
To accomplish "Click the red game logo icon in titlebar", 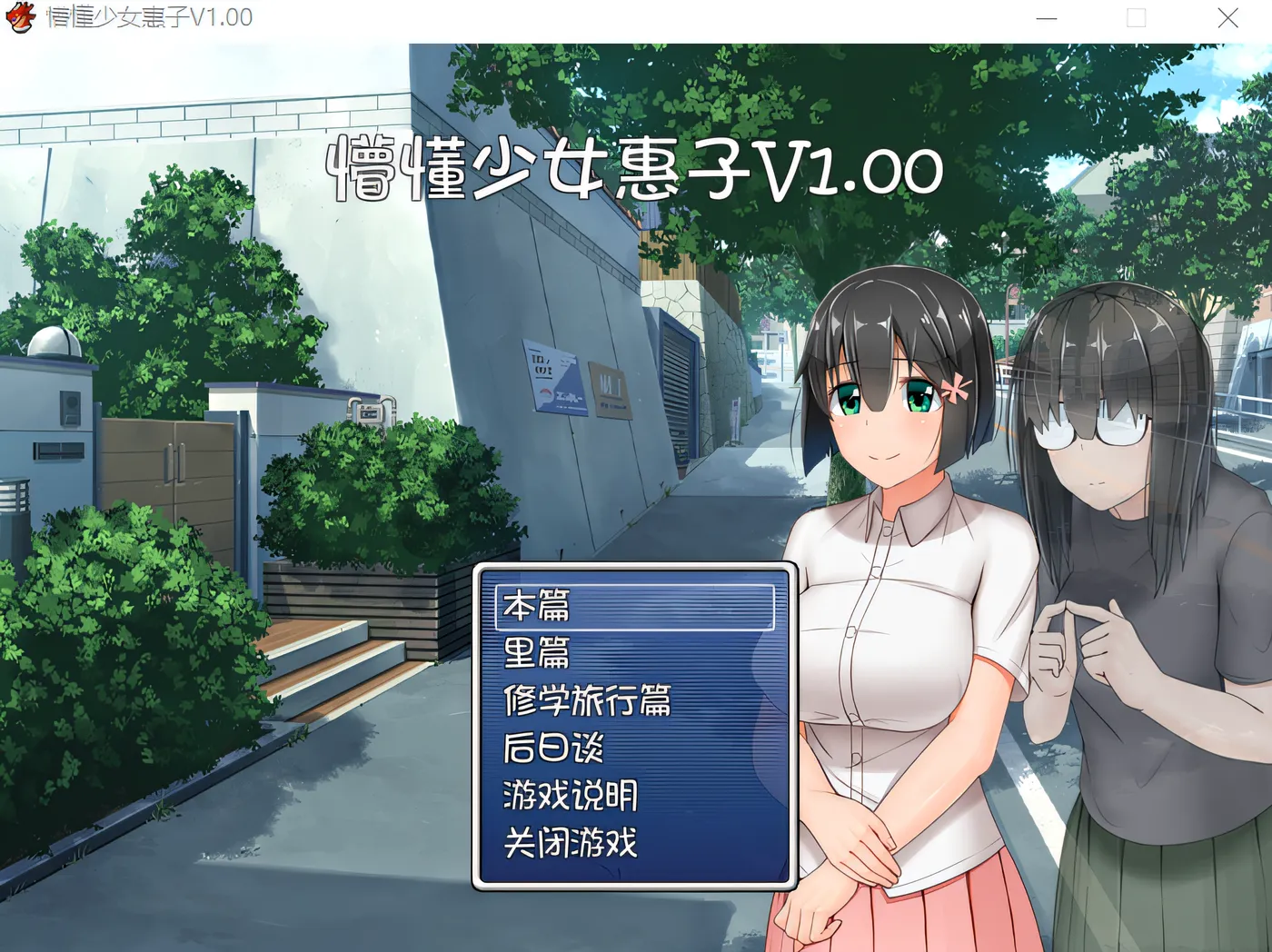I will click(20, 16).
